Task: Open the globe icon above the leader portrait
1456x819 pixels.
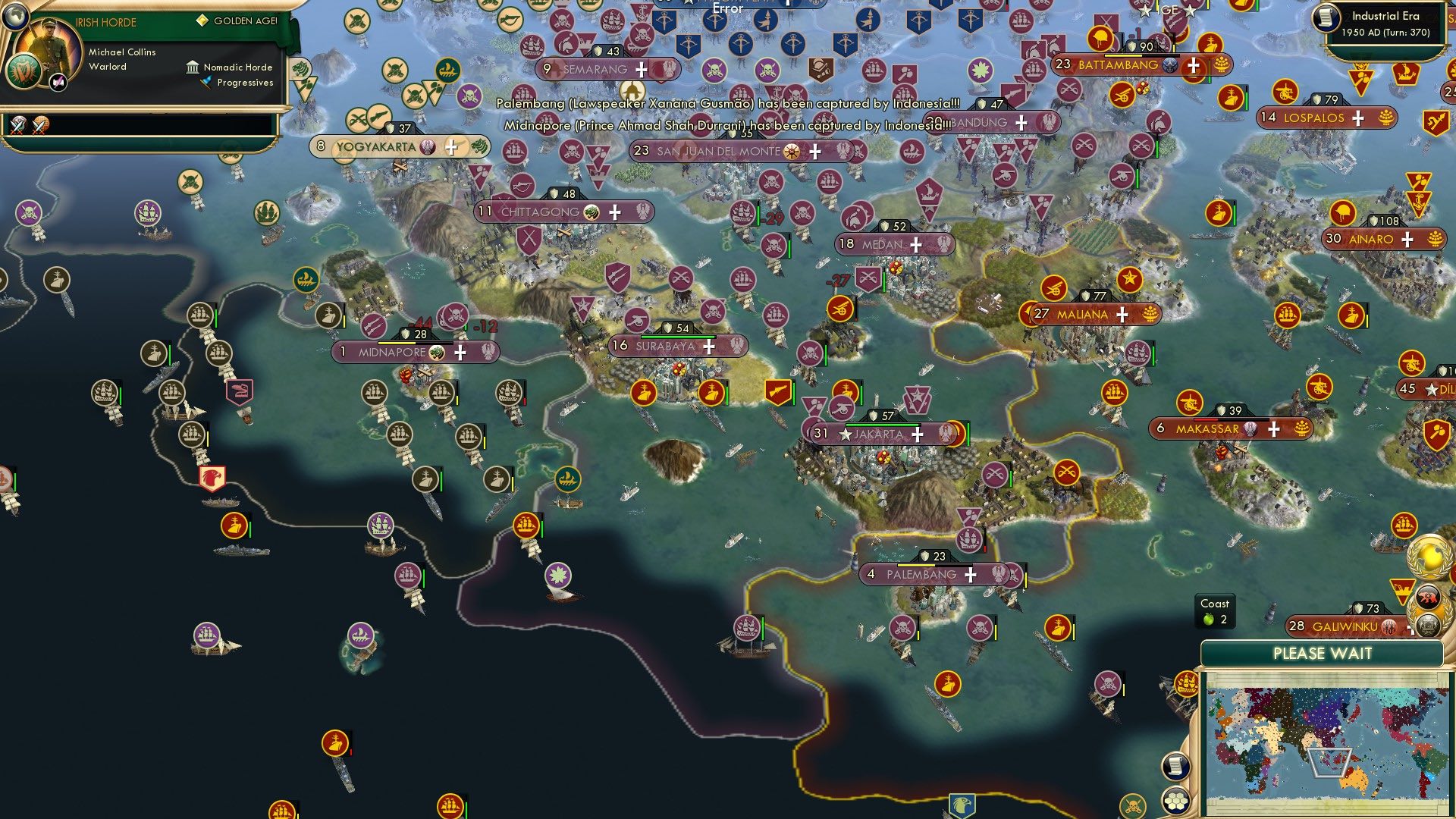Action: pos(15,17)
